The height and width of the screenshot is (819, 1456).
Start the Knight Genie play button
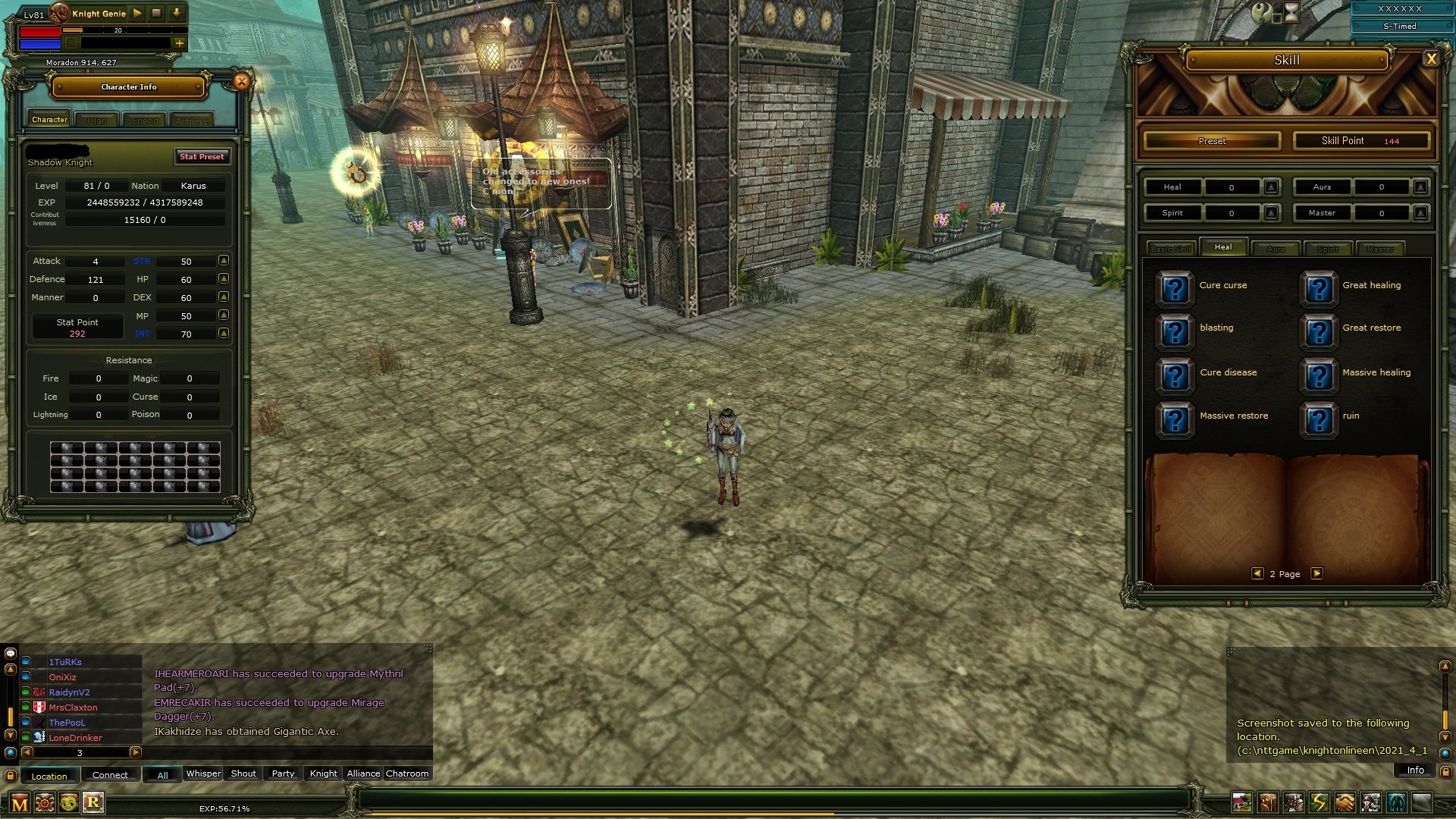137,13
